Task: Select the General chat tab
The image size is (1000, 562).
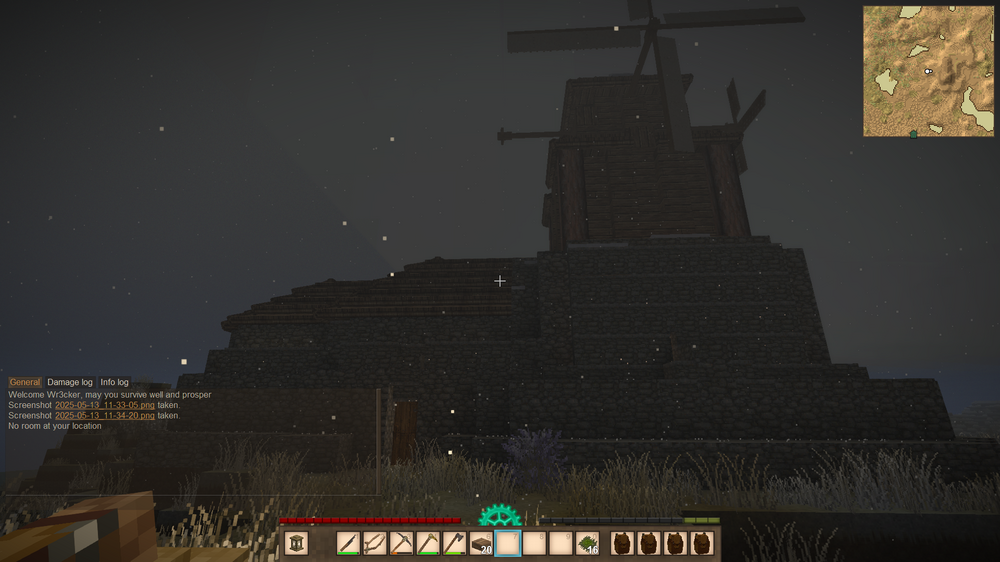Action: [25, 382]
